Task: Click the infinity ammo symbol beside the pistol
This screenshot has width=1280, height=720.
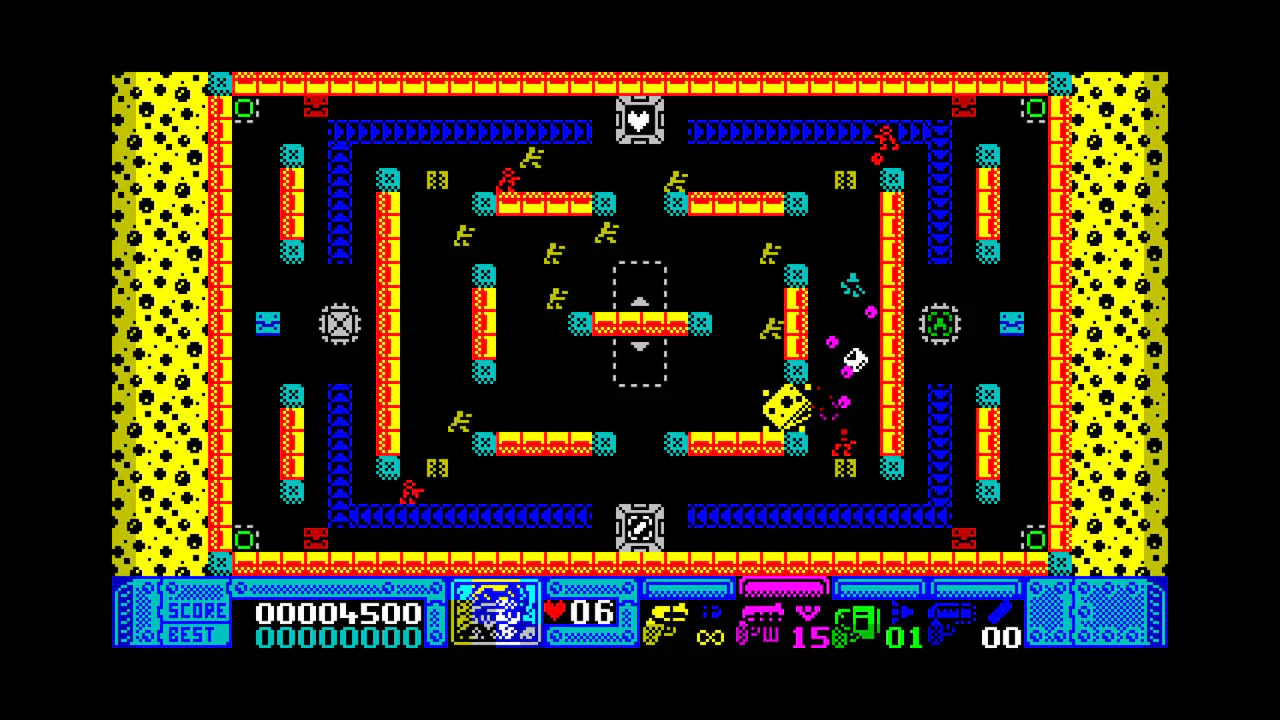Action: pyautogui.click(x=712, y=637)
